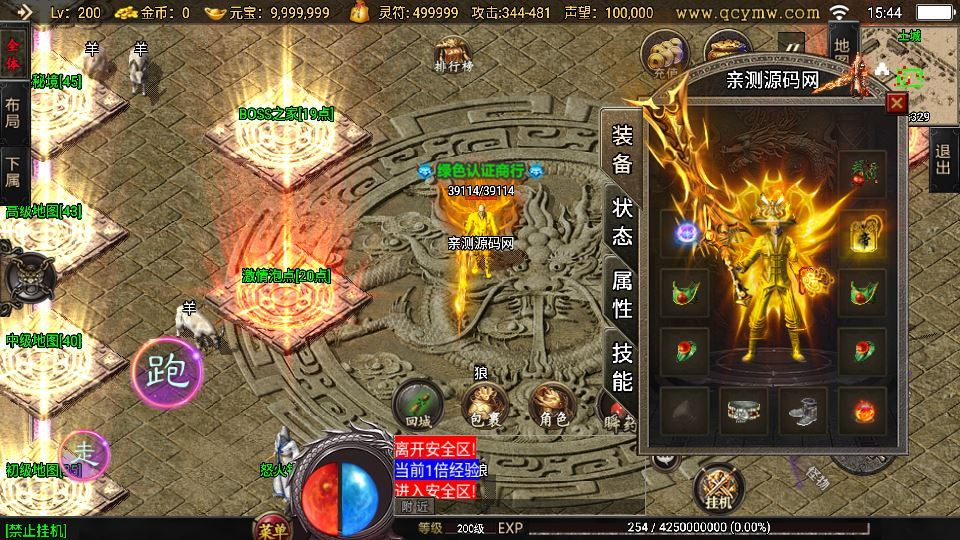Toggle the 走 walk mode button
Viewport: 960px width, 540px height.
(86, 454)
